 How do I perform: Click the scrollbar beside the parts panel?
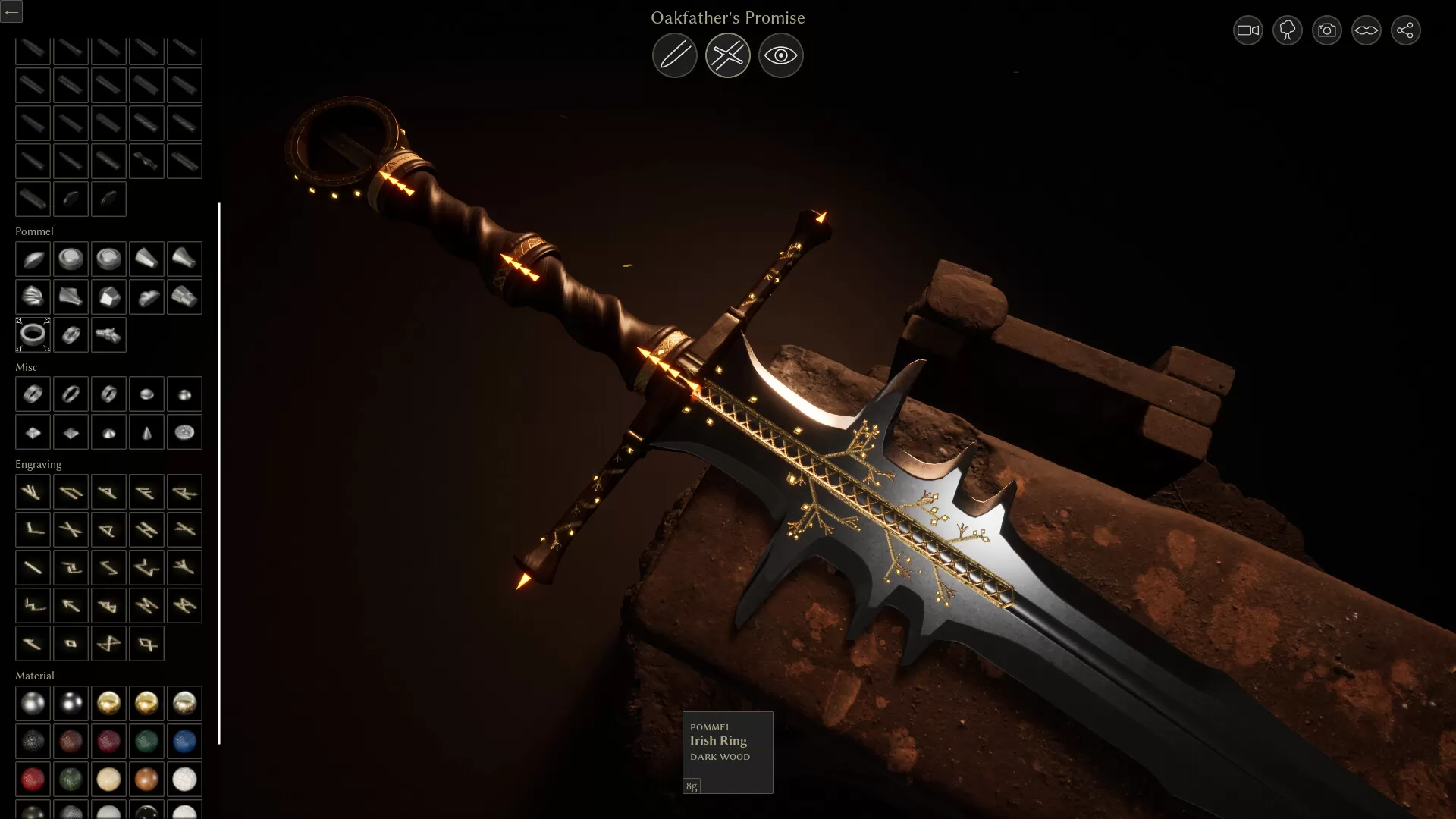pos(220,470)
